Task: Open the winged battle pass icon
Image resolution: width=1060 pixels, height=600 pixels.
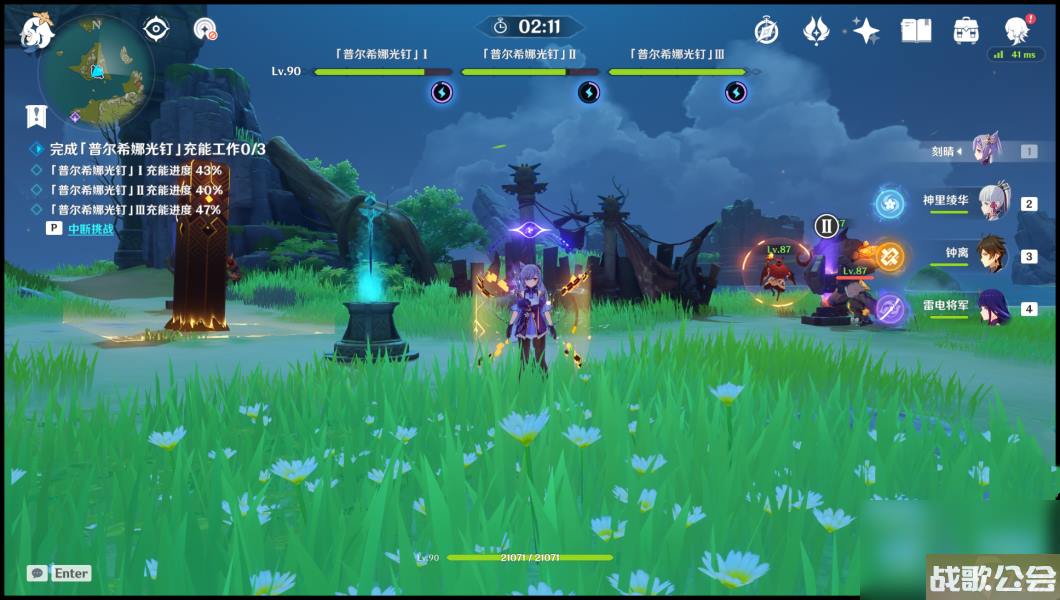Action: (x=816, y=30)
